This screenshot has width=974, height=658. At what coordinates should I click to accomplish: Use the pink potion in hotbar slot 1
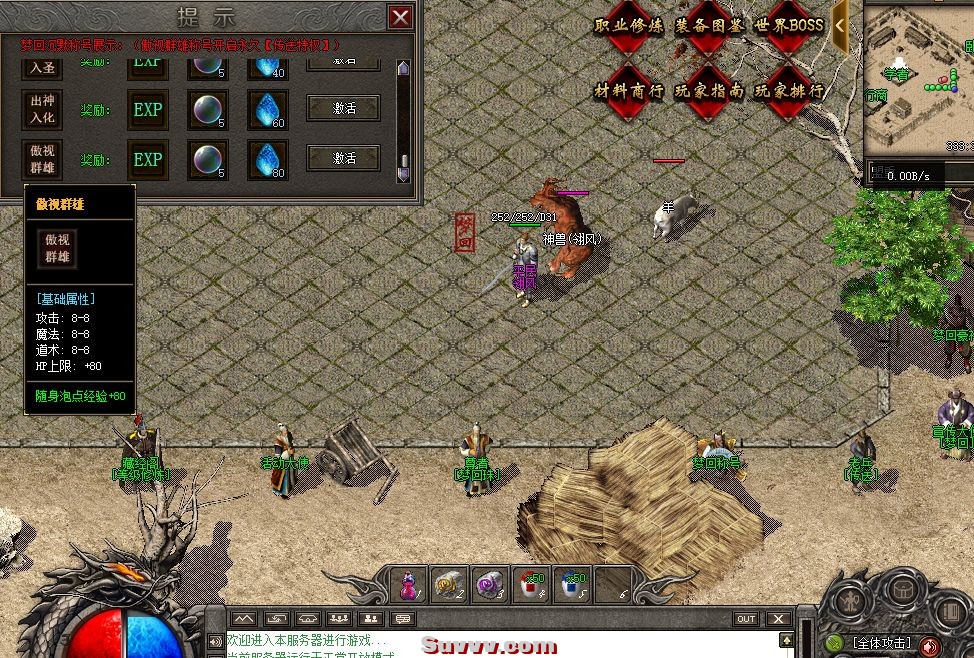(x=409, y=584)
